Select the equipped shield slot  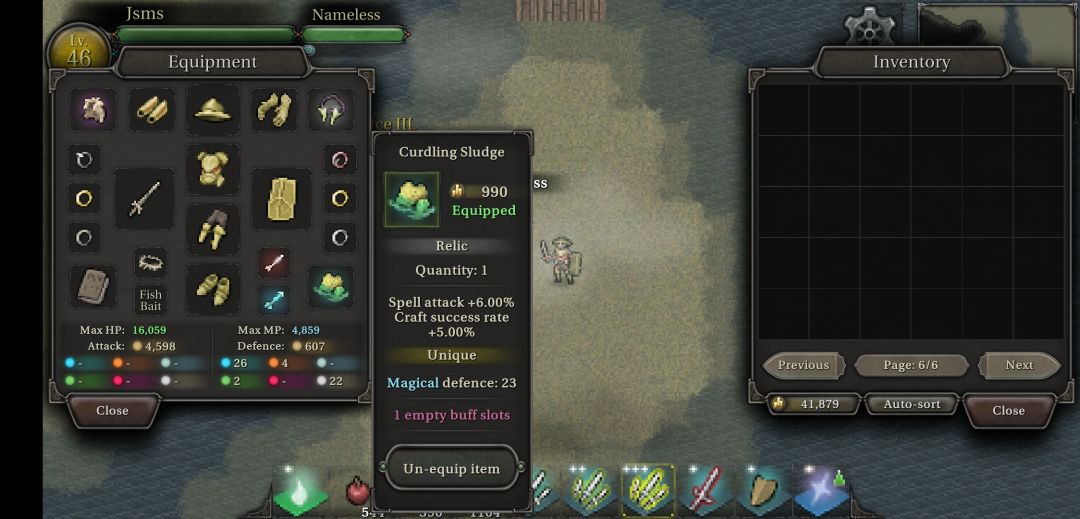click(281, 198)
